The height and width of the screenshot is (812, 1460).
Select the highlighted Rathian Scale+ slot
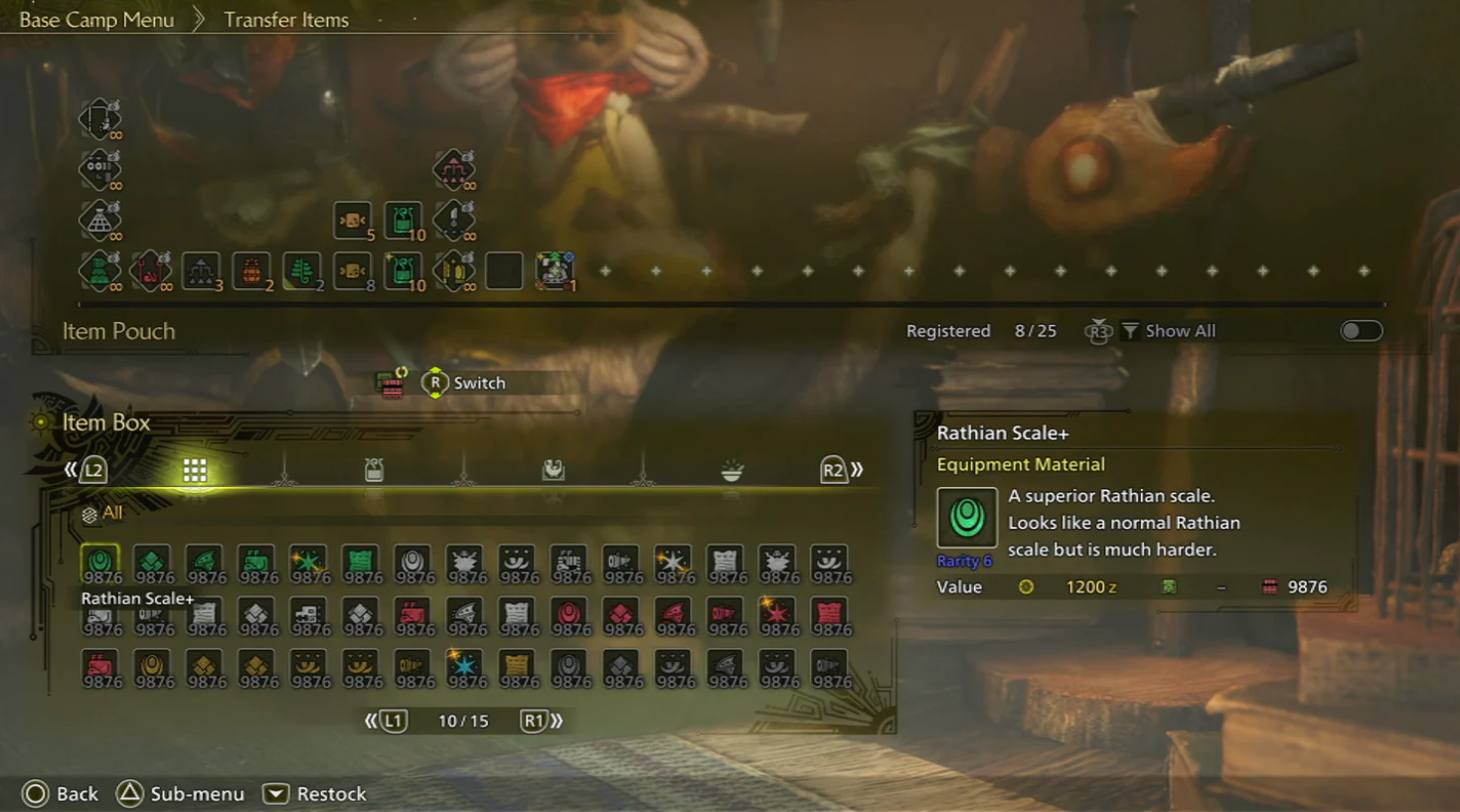pos(100,565)
